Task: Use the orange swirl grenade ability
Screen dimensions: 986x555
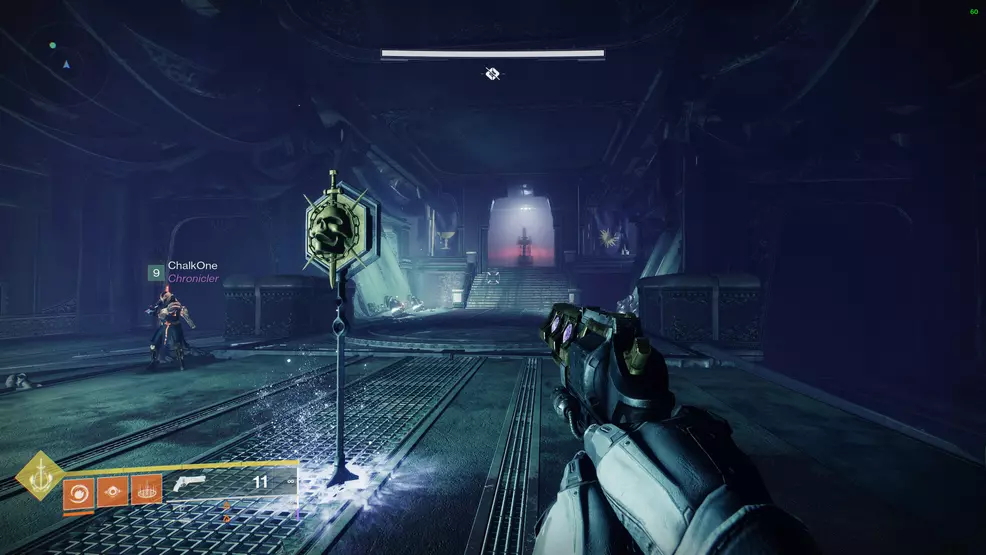Action: pyautogui.click(x=78, y=491)
